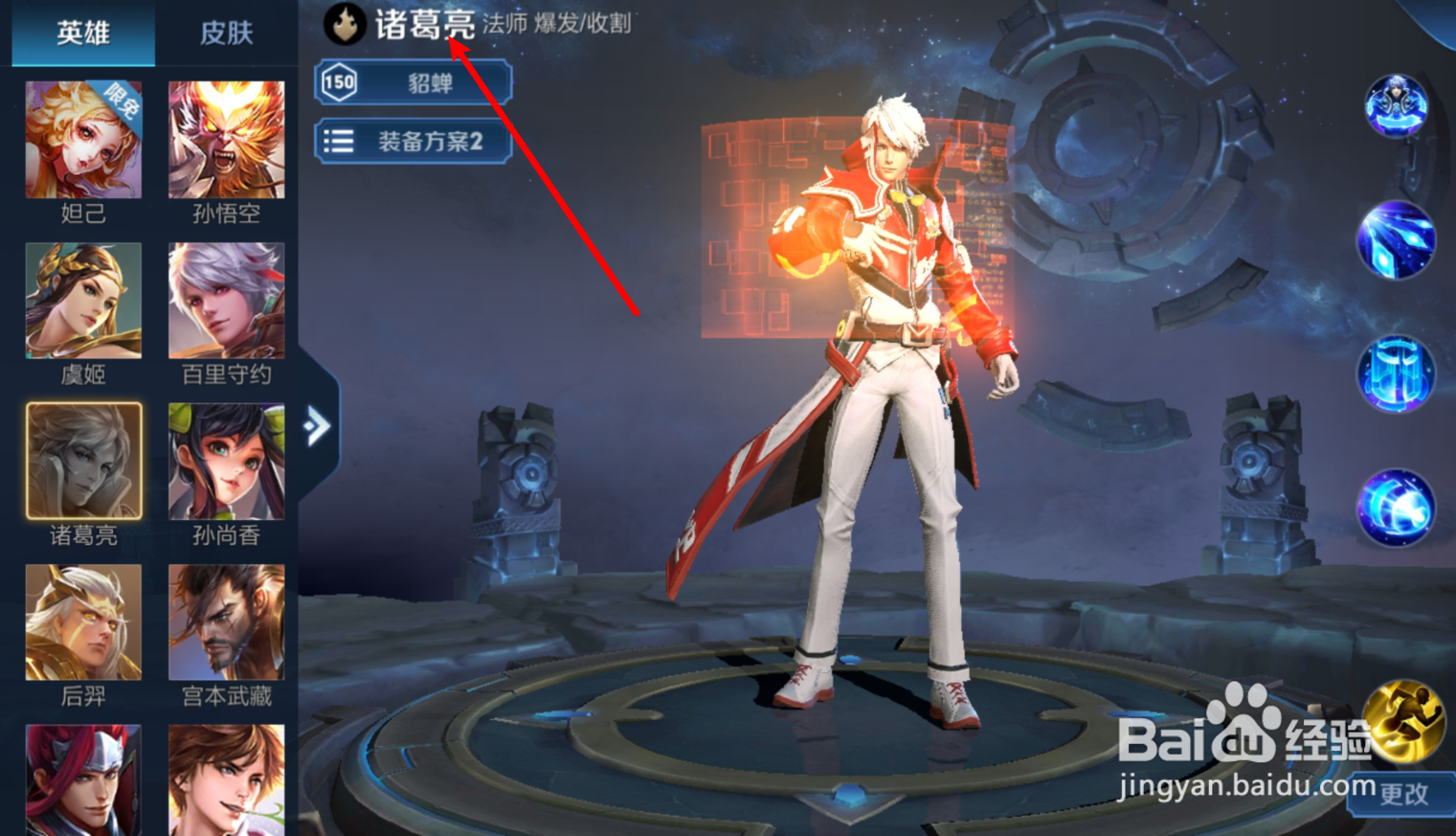1456x836 pixels.
Task: Pick 百里守约 as your hero
Action: click(226, 300)
